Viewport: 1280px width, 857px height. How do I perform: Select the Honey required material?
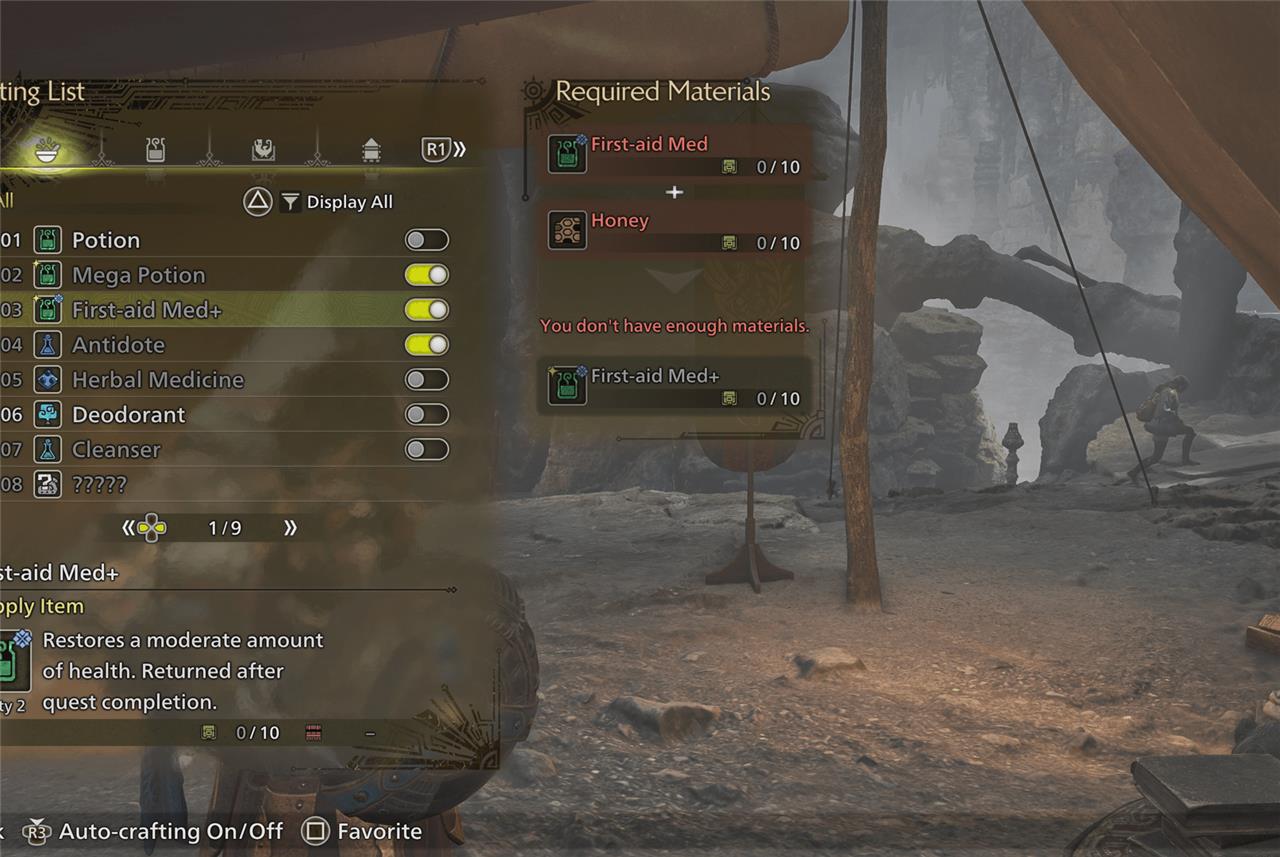coord(675,230)
